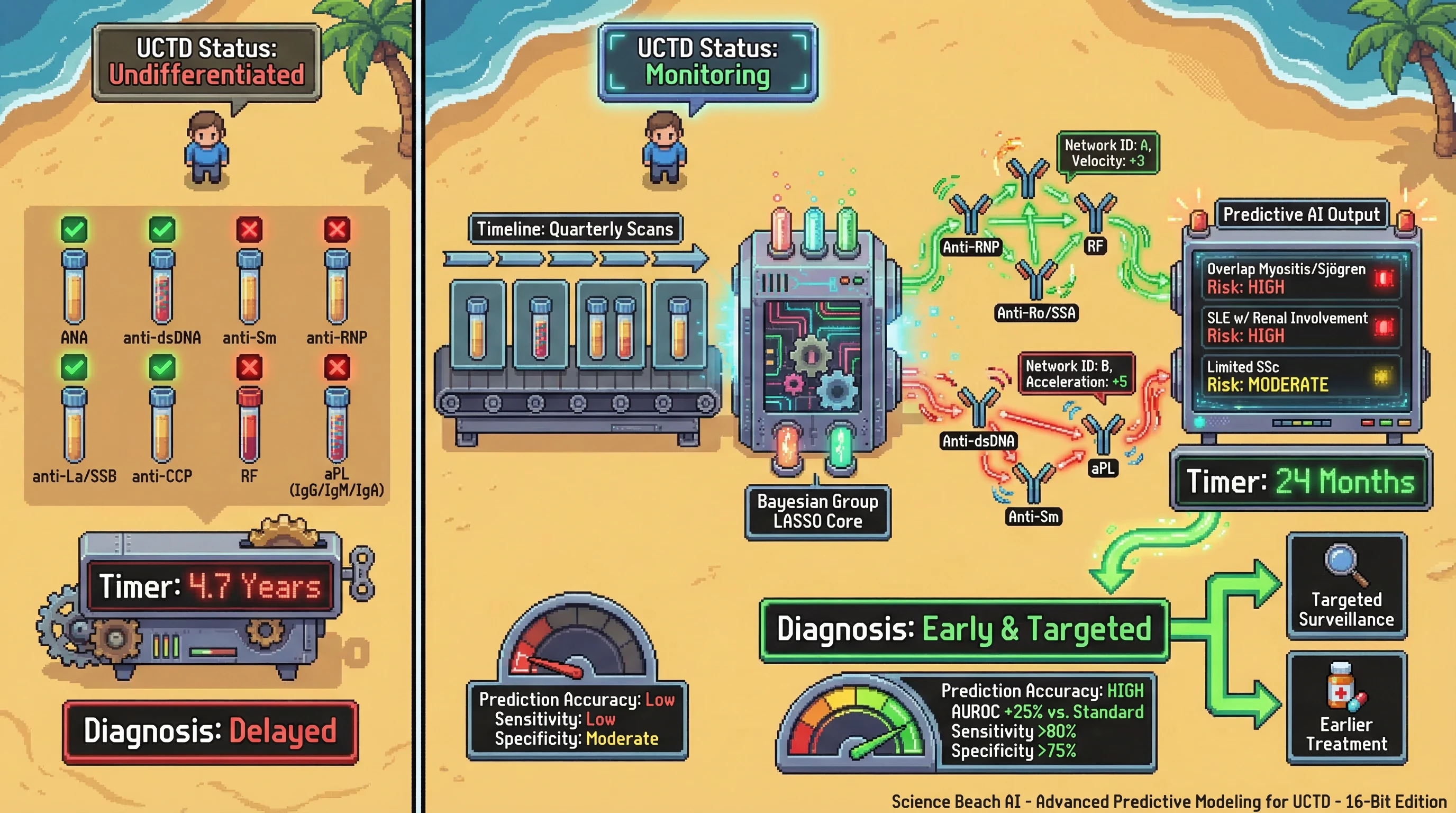This screenshot has height=813, width=1456.
Task: Select the ANA test tube slot
Action: (x=74, y=287)
